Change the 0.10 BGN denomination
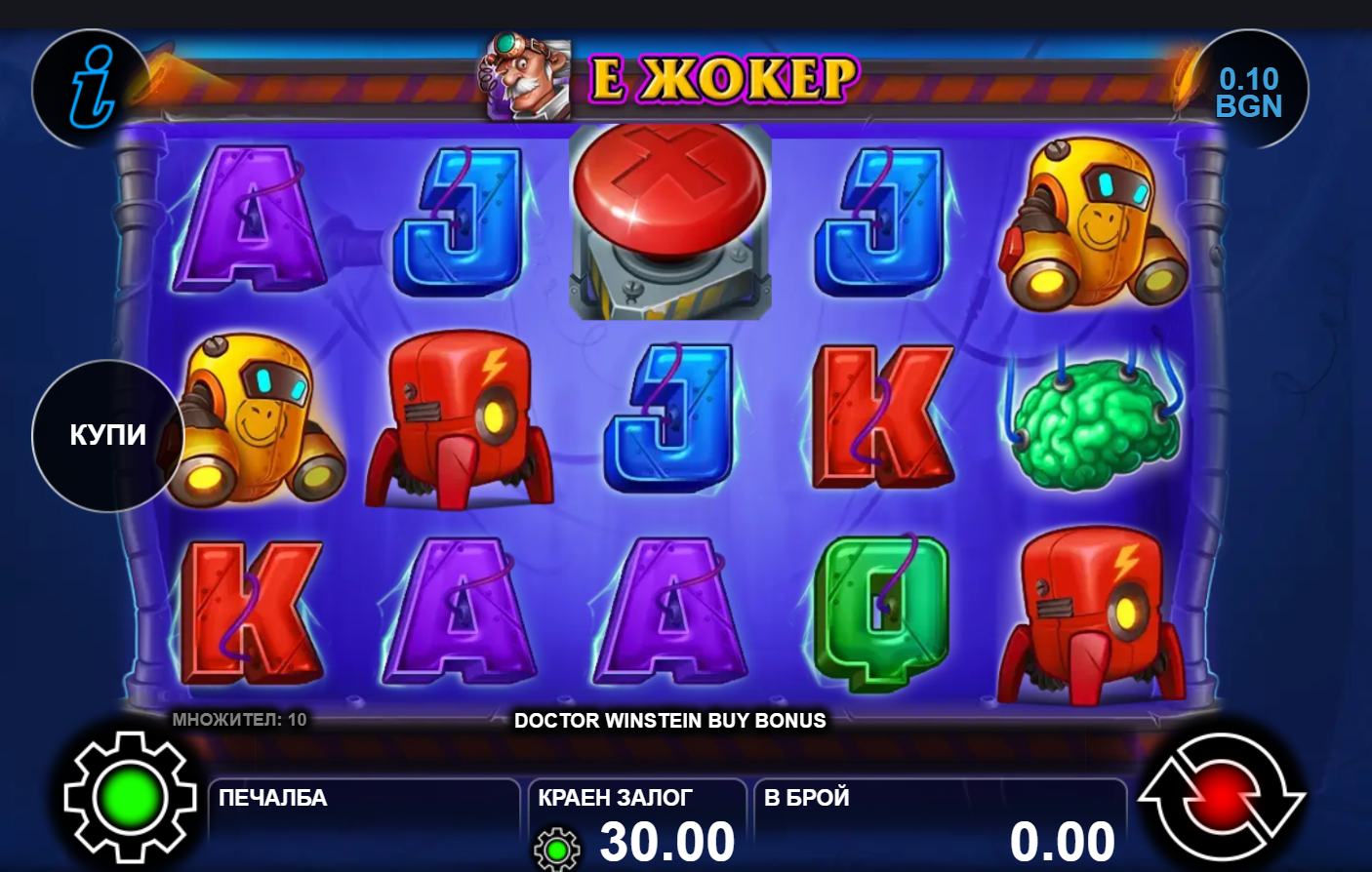 point(1249,92)
